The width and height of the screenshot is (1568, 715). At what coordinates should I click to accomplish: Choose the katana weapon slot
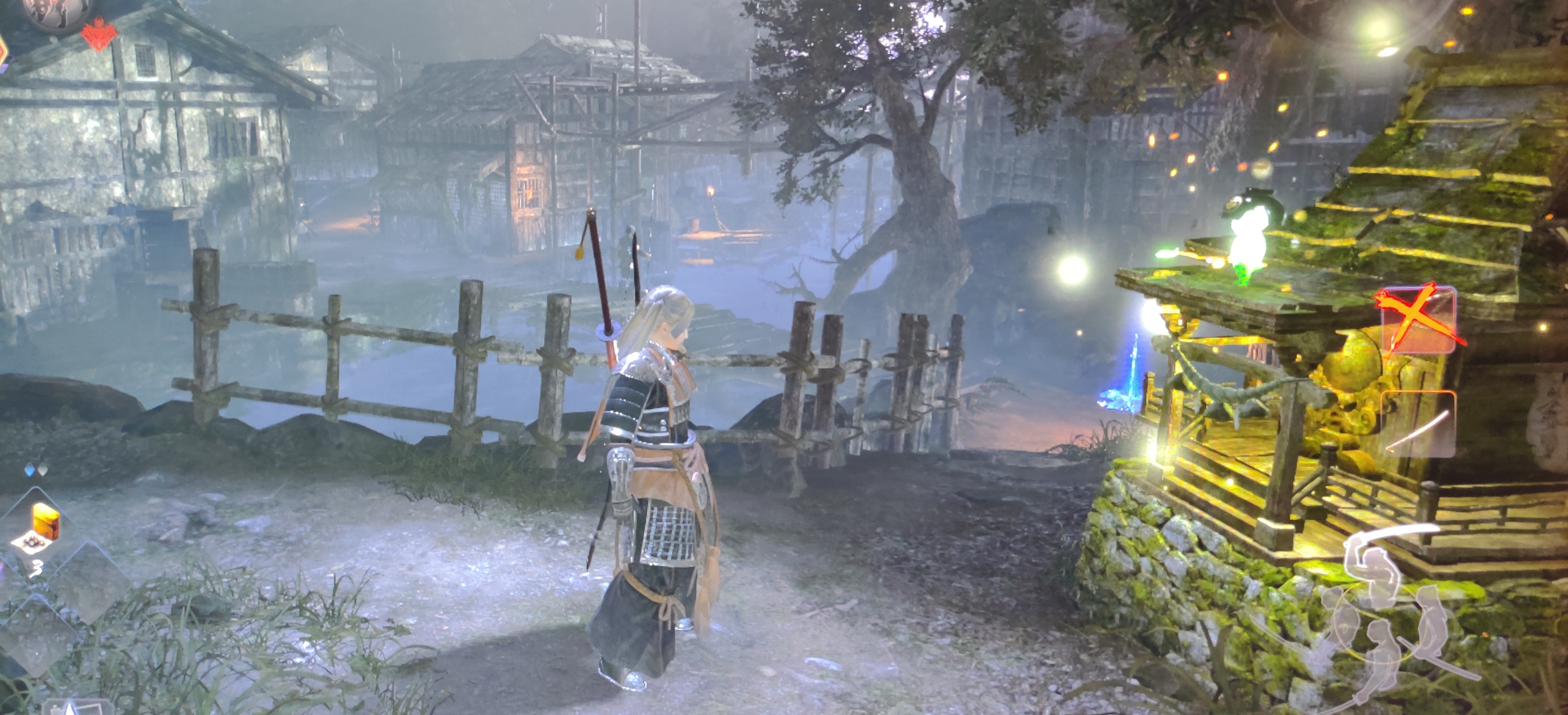(x=1417, y=423)
